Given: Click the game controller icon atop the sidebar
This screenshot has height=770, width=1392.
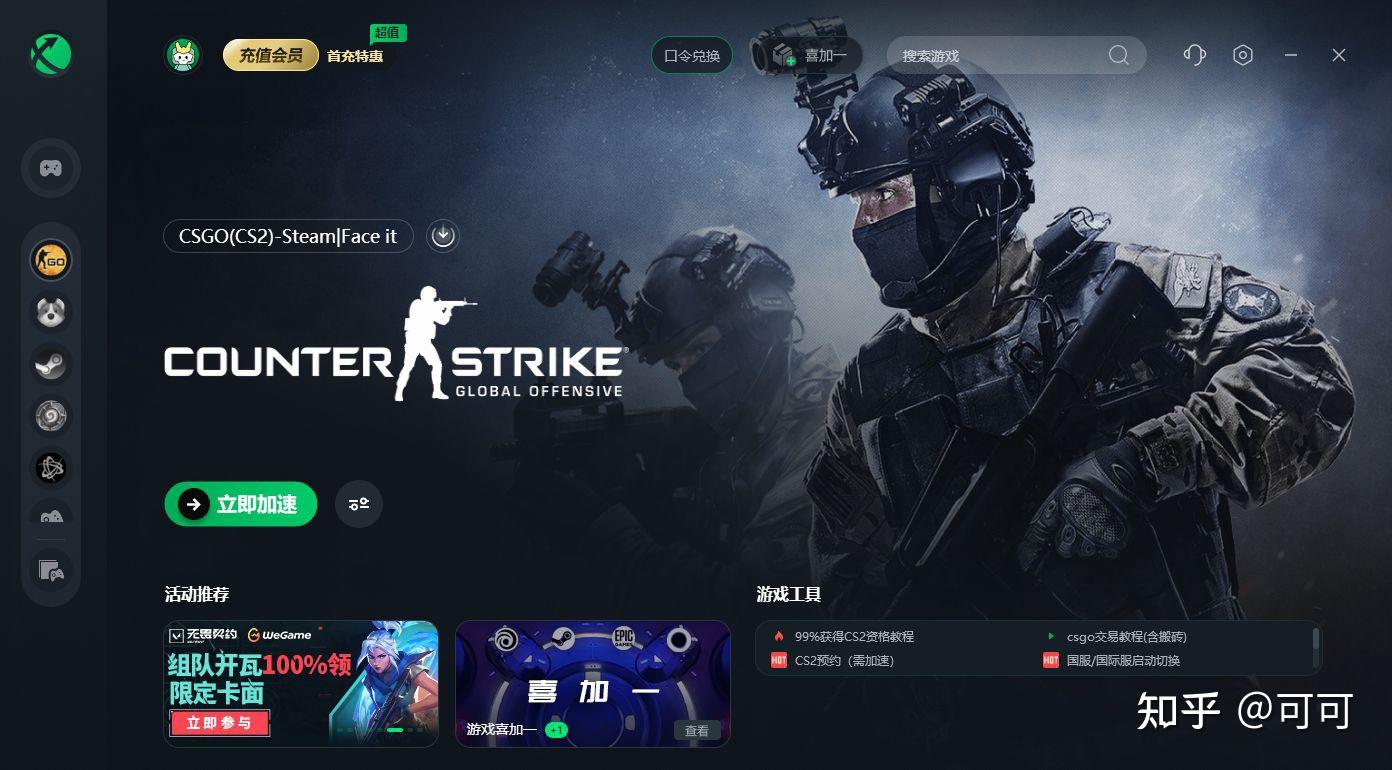Looking at the screenshot, I should 50,168.
